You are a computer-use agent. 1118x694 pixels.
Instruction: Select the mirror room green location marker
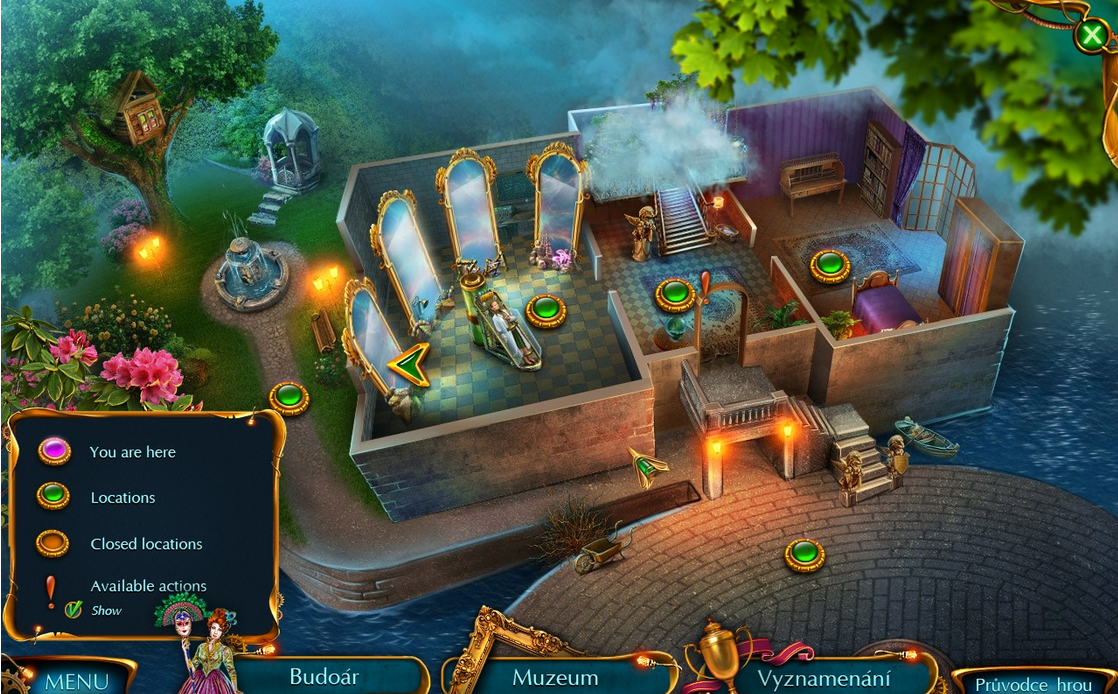point(546,310)
